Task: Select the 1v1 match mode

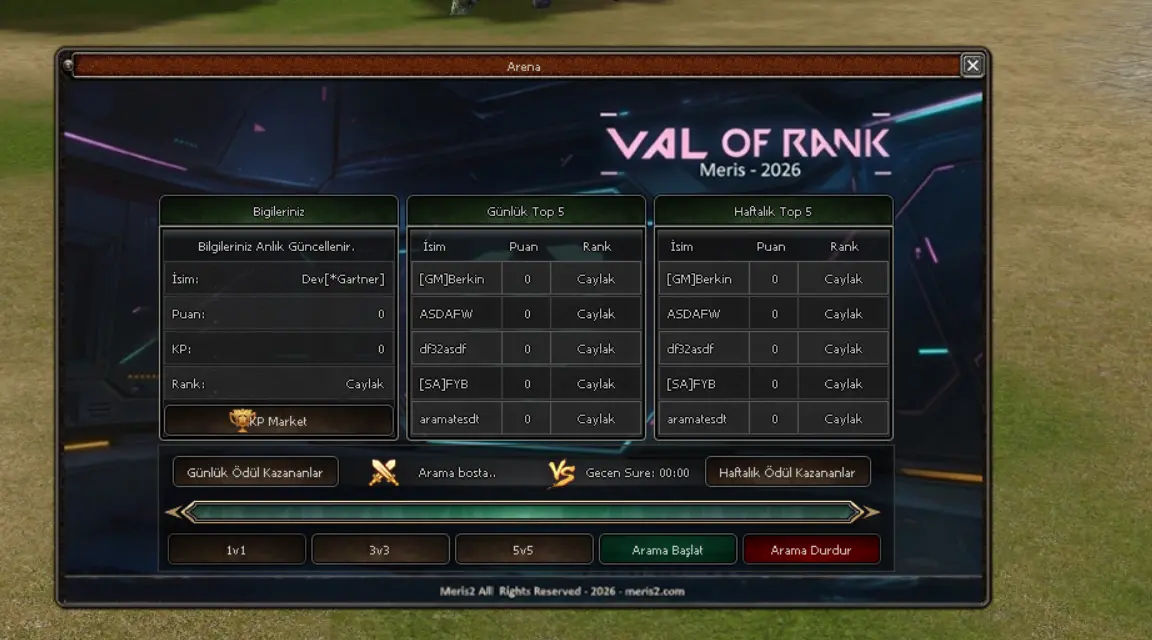Action: coord(237,550)
